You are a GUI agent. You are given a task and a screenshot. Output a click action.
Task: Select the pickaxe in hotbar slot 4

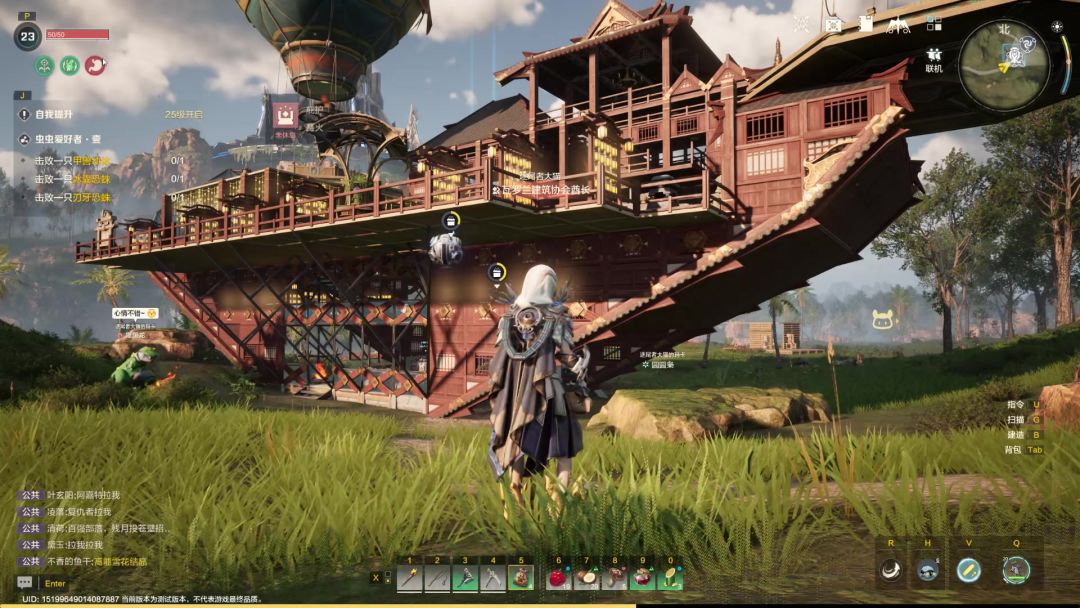(x=493, y=577)
